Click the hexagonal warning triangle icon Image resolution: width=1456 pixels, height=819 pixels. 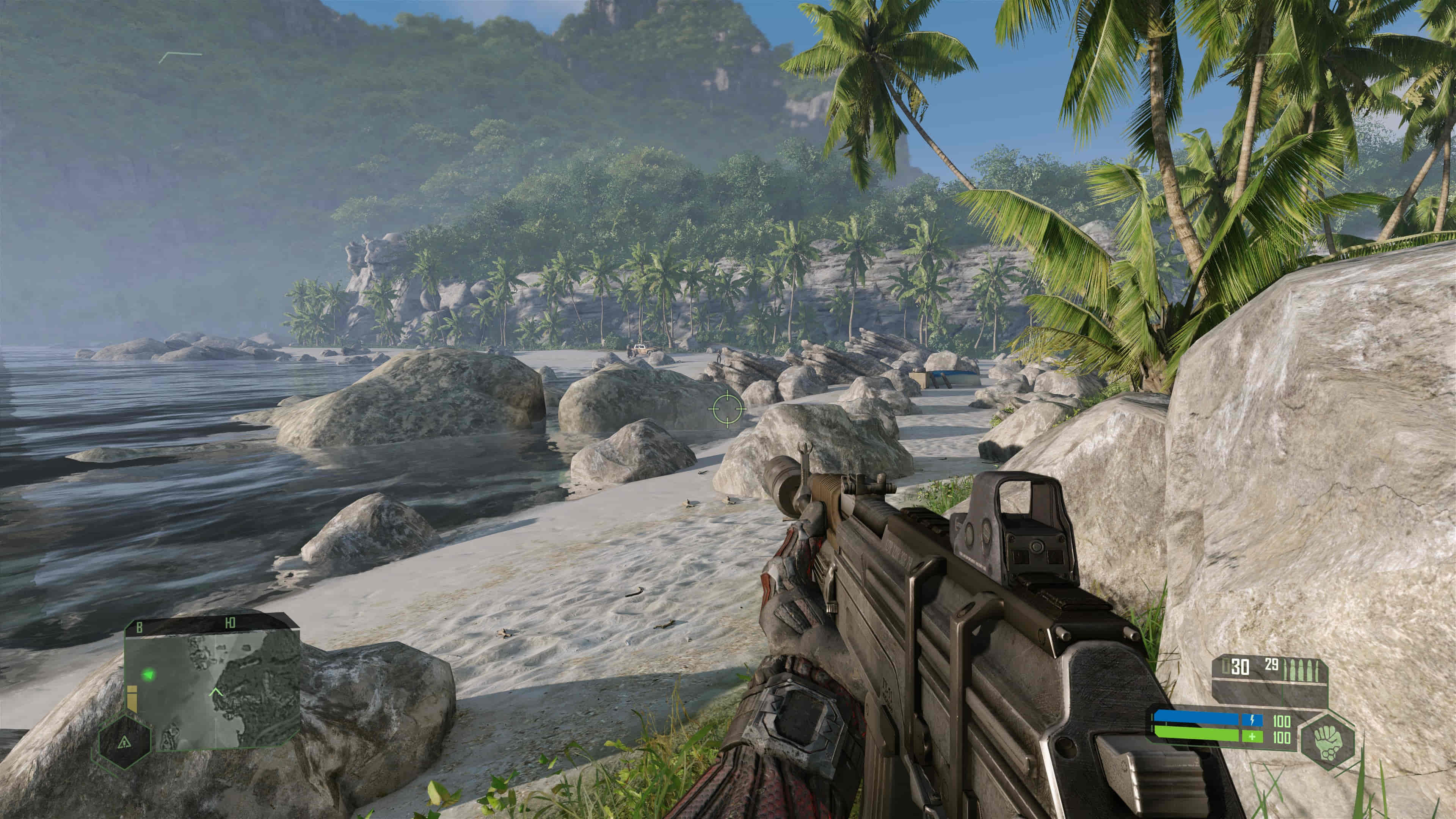coord(124,742)
